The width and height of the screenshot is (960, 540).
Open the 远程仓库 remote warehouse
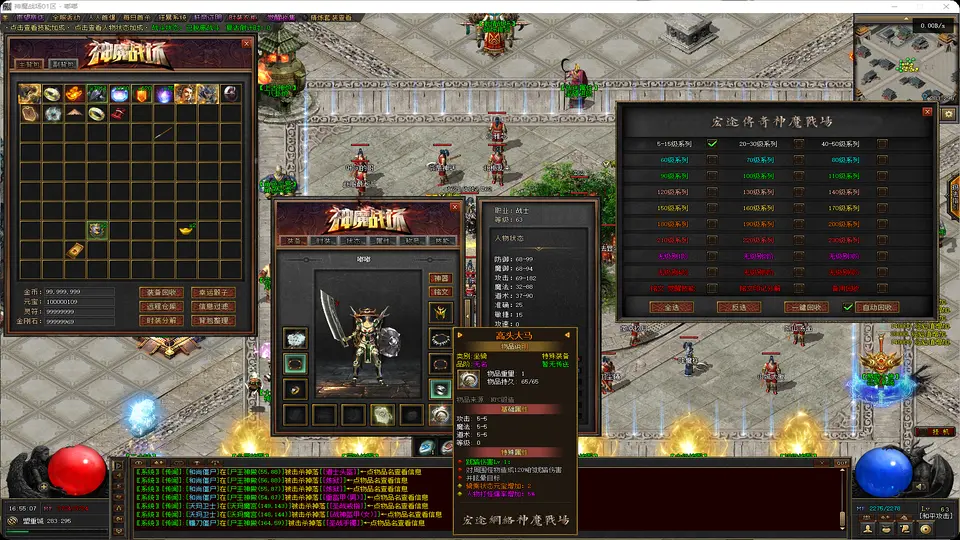[161, 306]
